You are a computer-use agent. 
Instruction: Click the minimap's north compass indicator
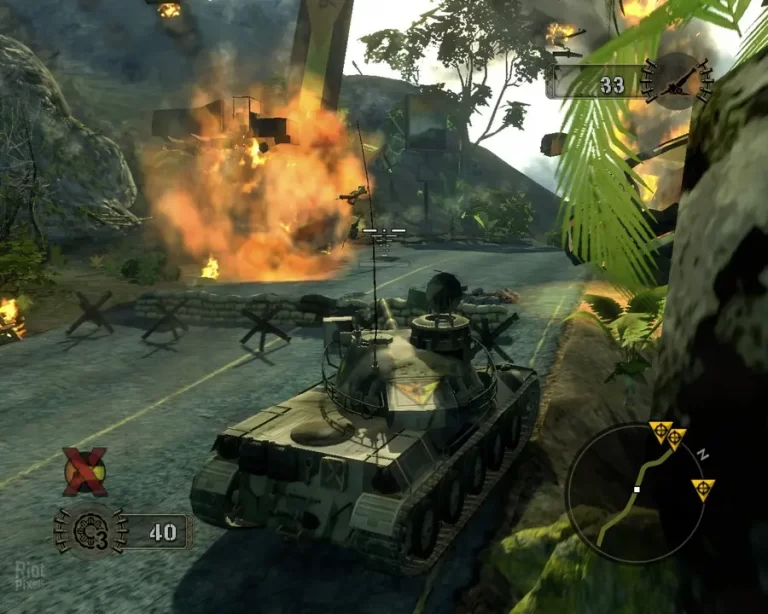pos(702,453)
